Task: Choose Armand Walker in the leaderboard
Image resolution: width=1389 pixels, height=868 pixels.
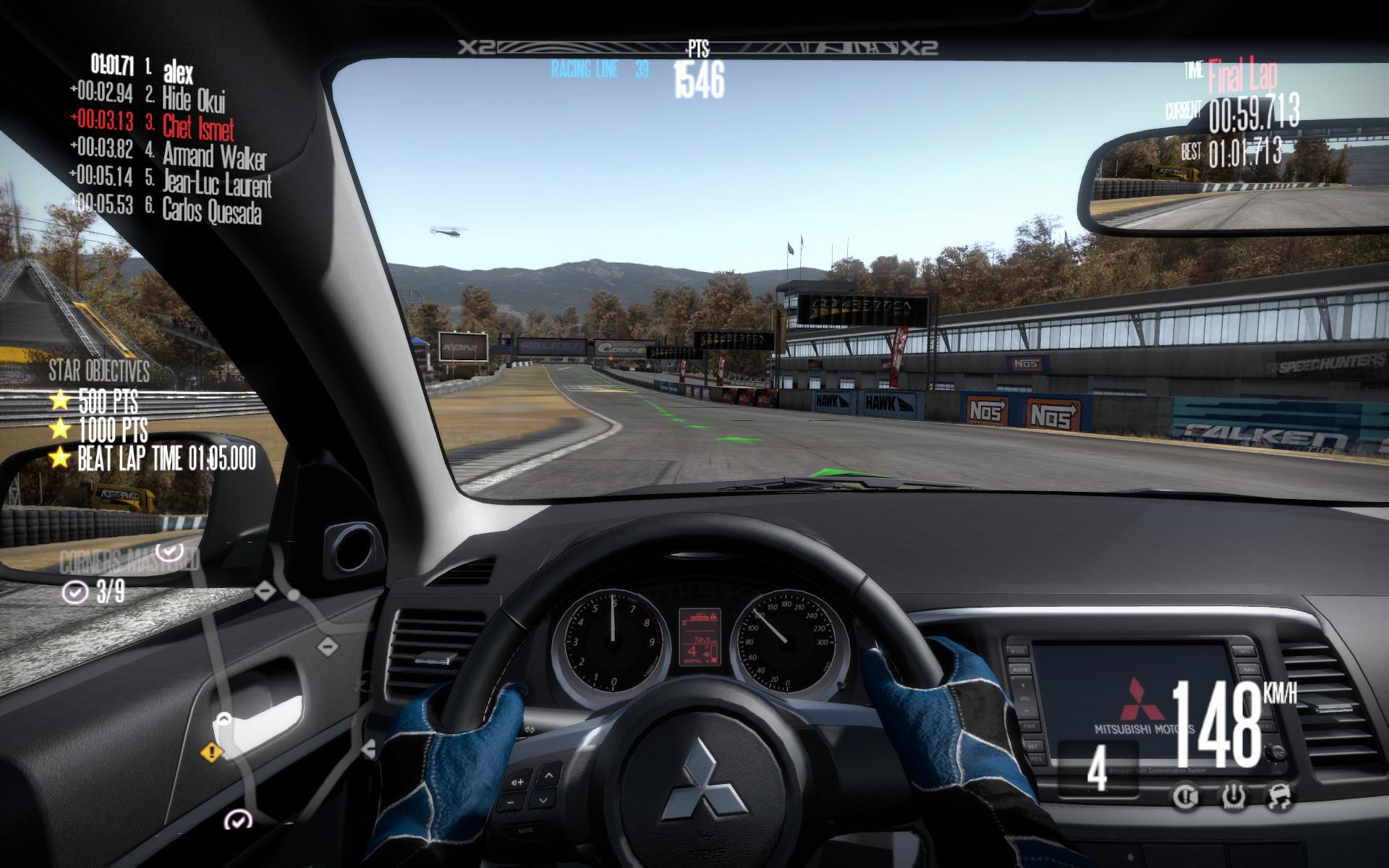Action: pyautogui.click(x=213, y=156)
